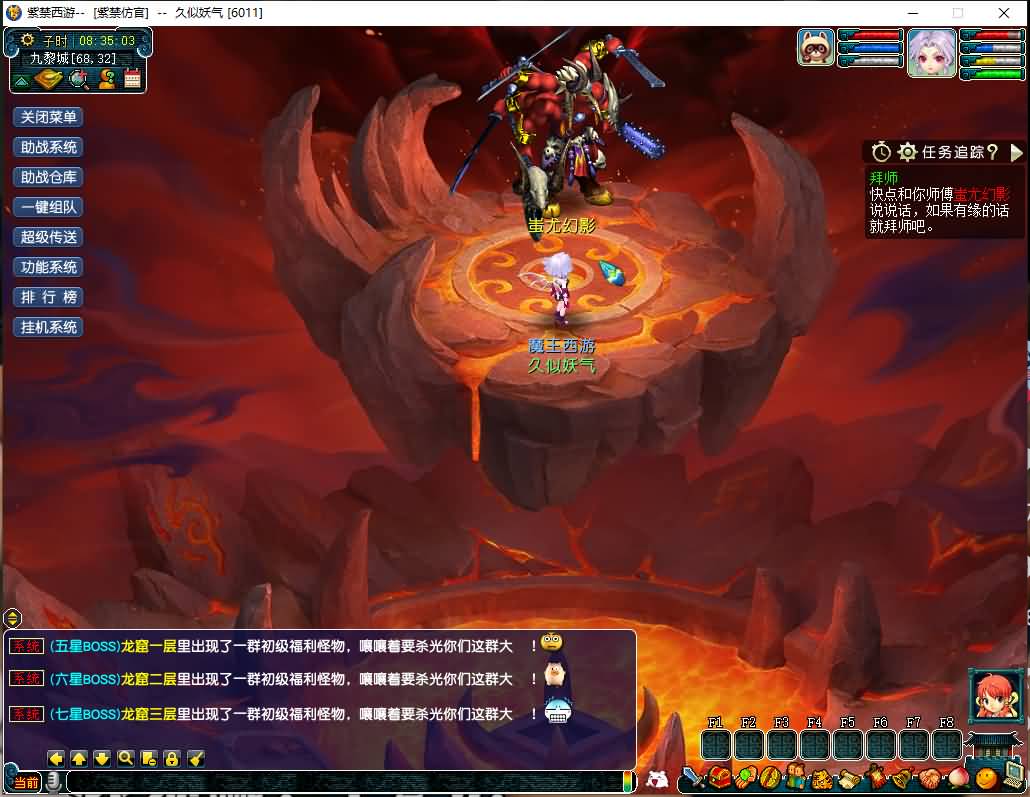Open the treasure chest bag icon
1030x797 pixels.
pyautogui.click(x=720, y=776)
